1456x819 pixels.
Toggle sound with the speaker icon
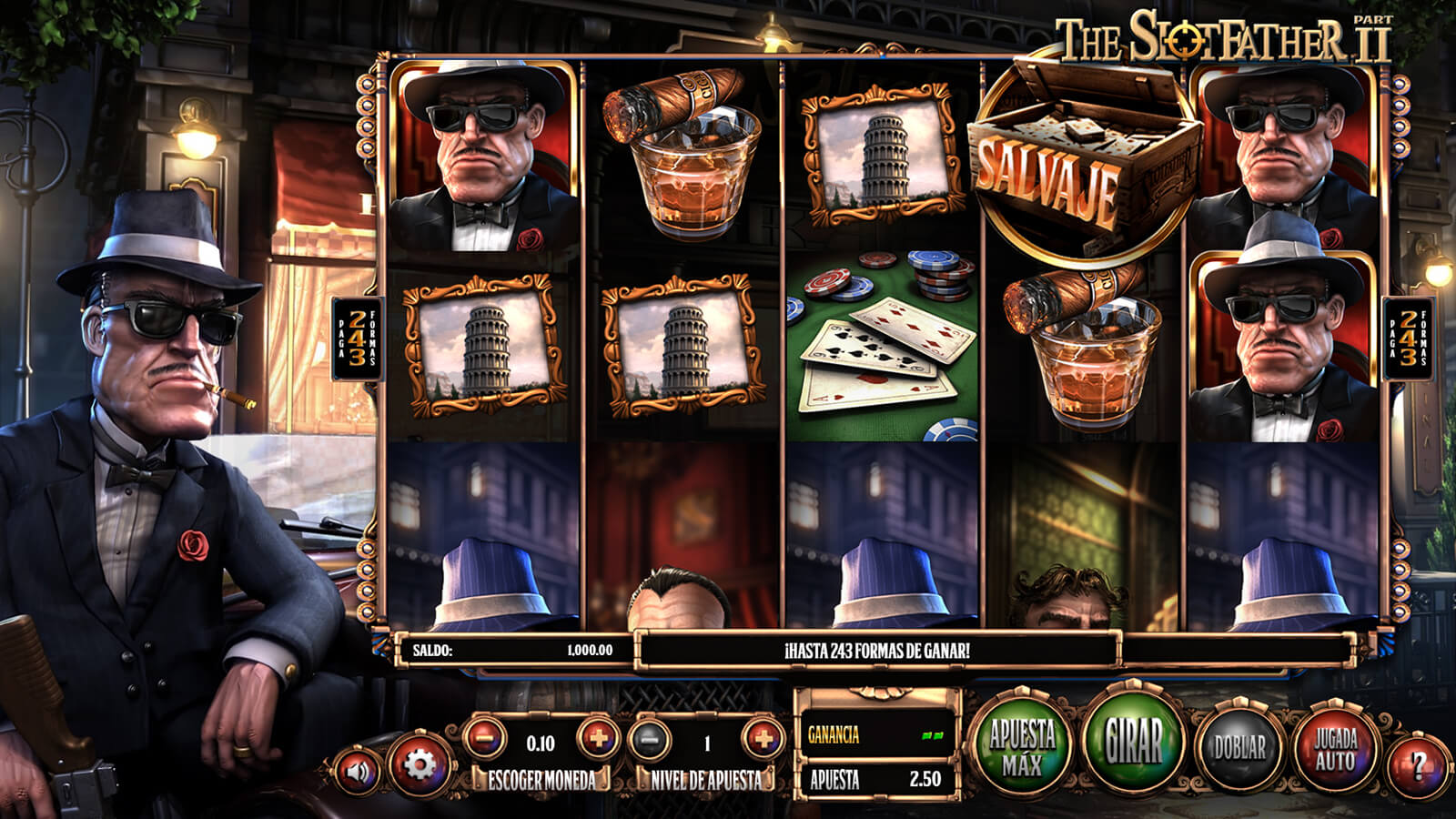point(359,772)
